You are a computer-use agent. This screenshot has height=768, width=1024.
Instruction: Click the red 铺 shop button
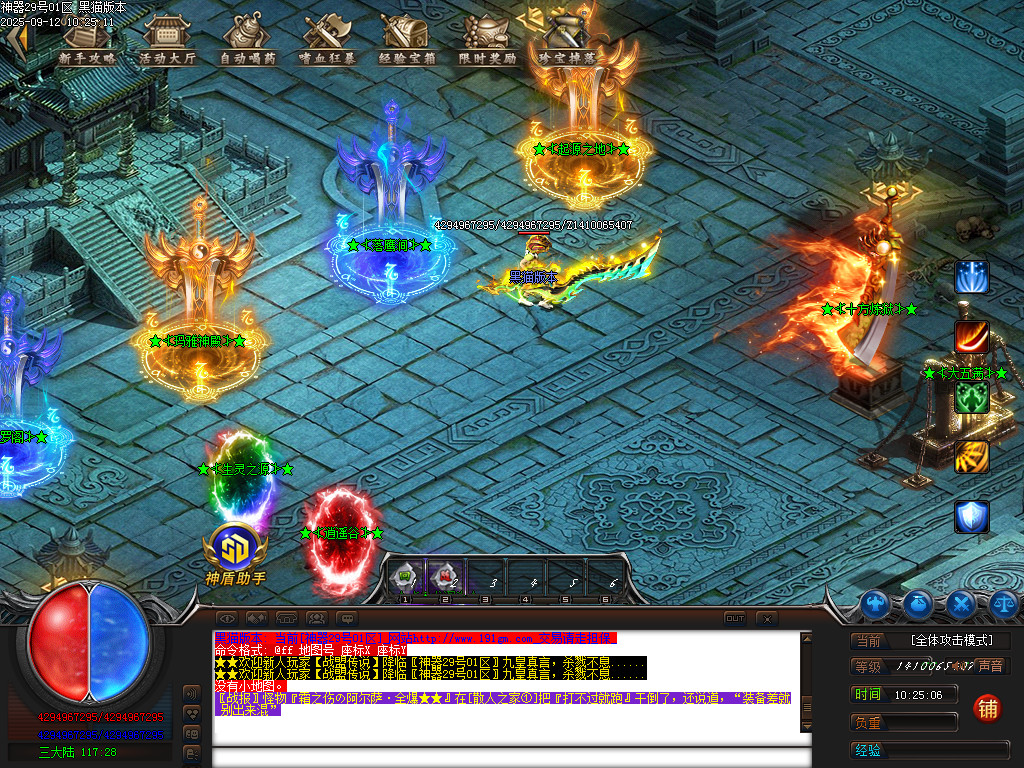tap(987, 708)
